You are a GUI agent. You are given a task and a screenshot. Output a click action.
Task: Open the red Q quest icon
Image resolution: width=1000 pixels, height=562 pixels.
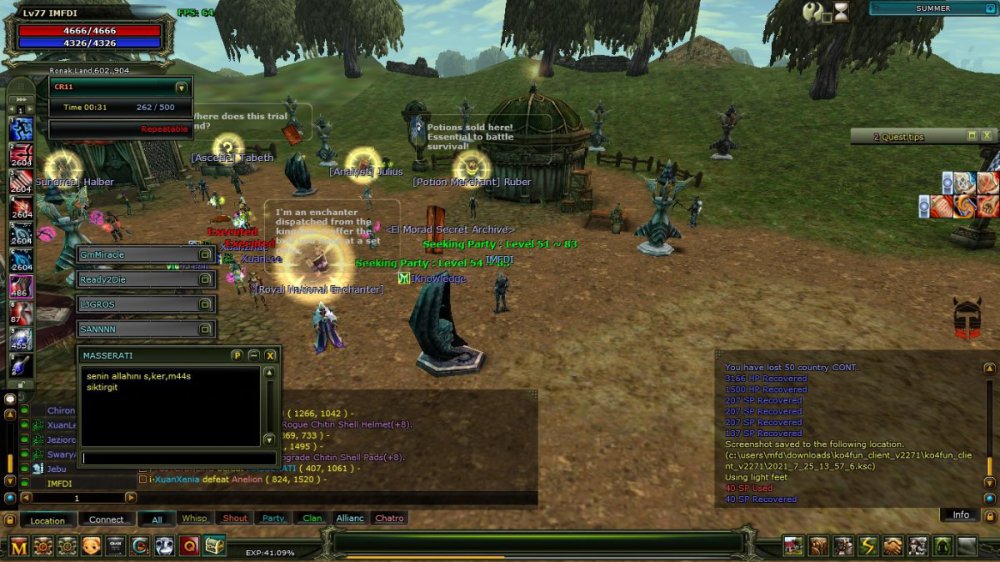click(189, 546)
